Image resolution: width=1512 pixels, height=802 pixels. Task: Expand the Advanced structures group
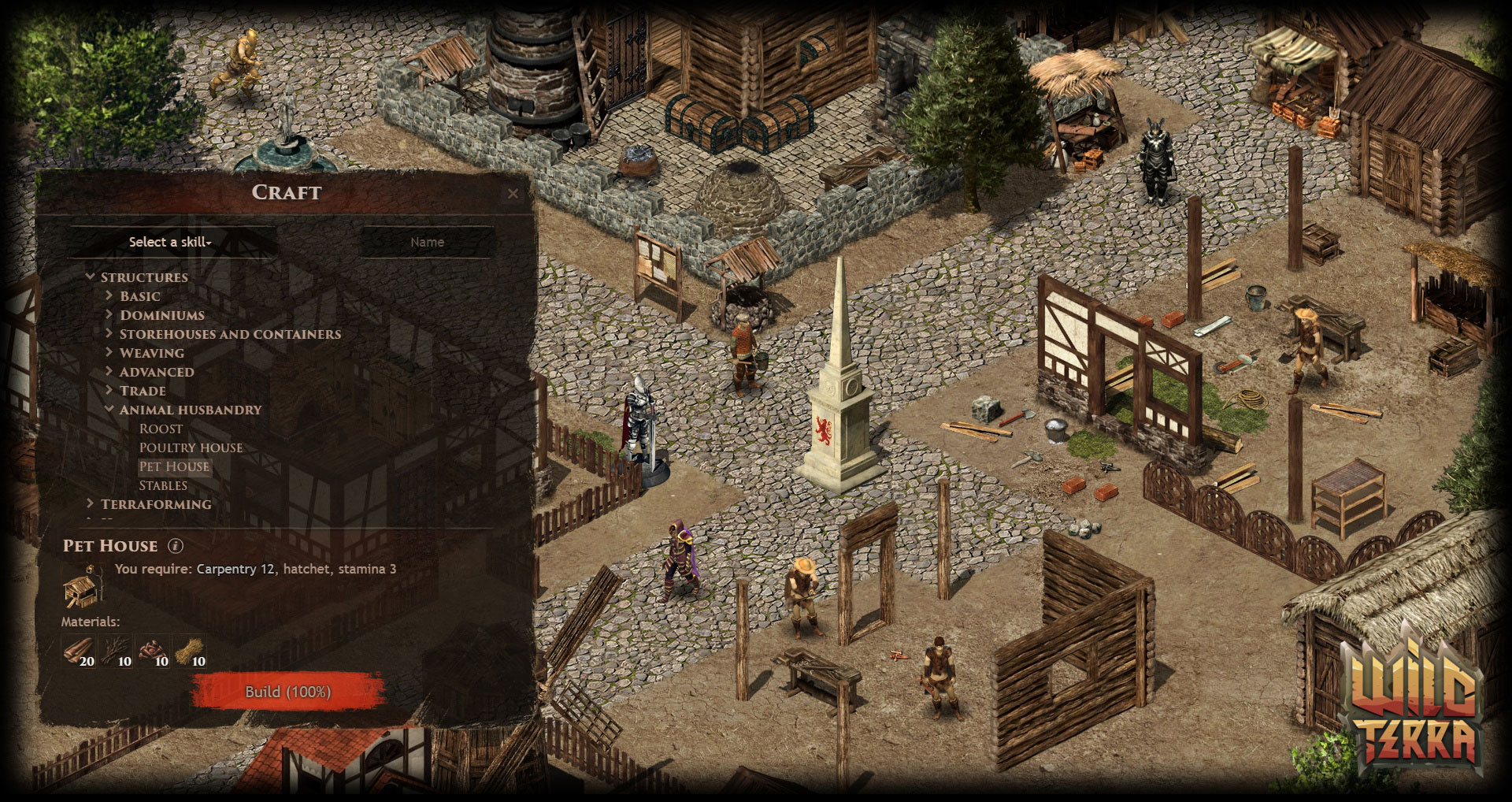(x=109, y=372)
